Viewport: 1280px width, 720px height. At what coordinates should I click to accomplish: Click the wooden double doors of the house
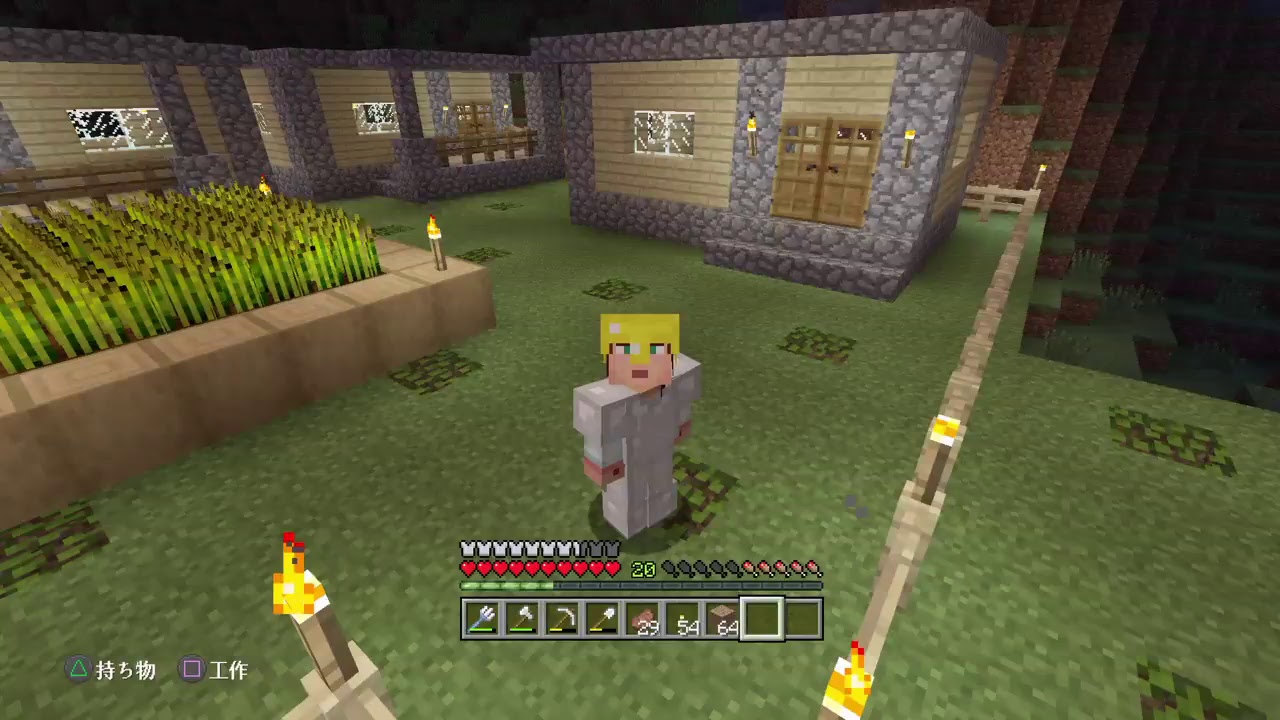point(820,165)
